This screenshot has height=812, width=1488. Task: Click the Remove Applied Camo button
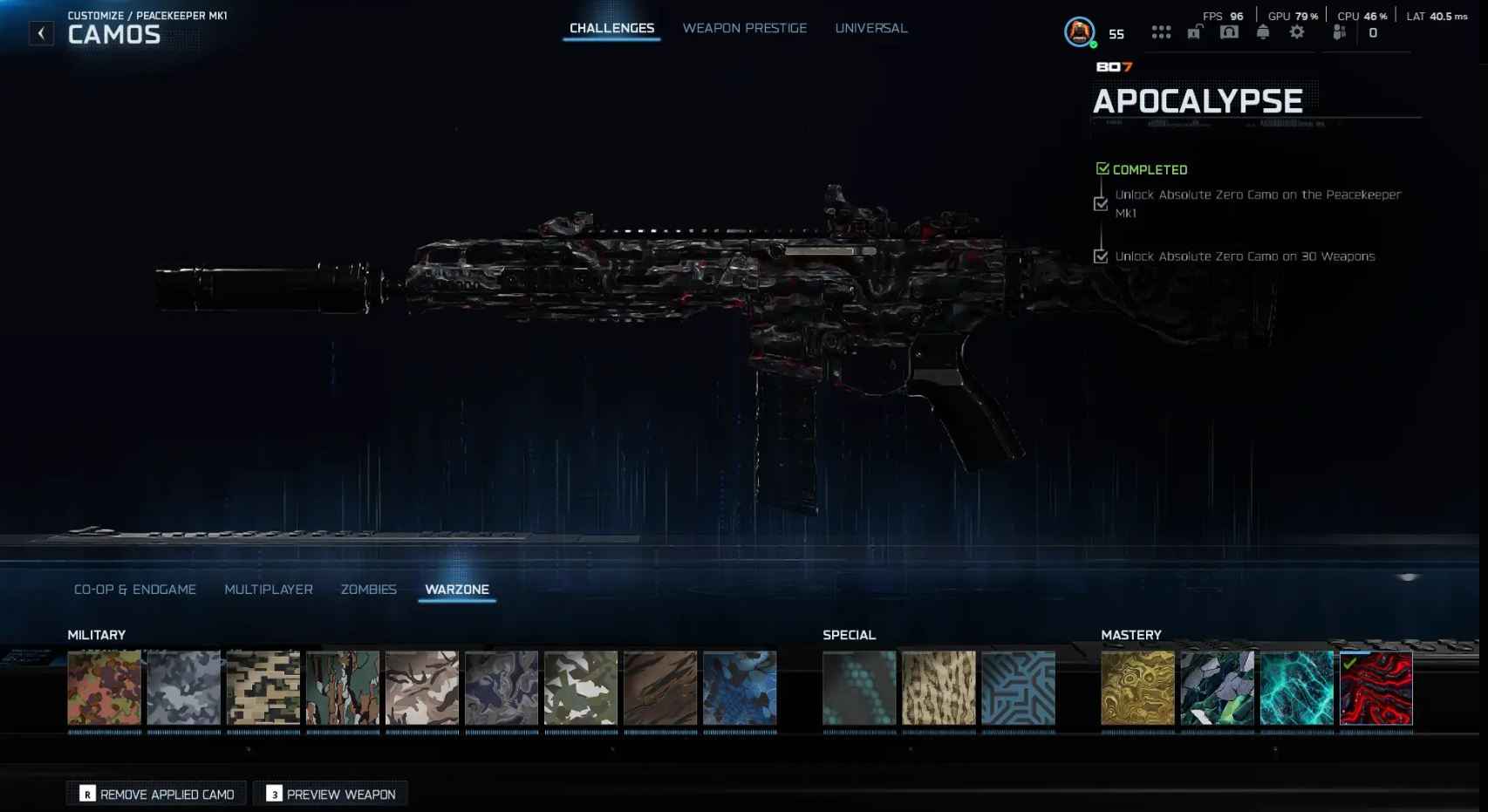click(155, 794)
